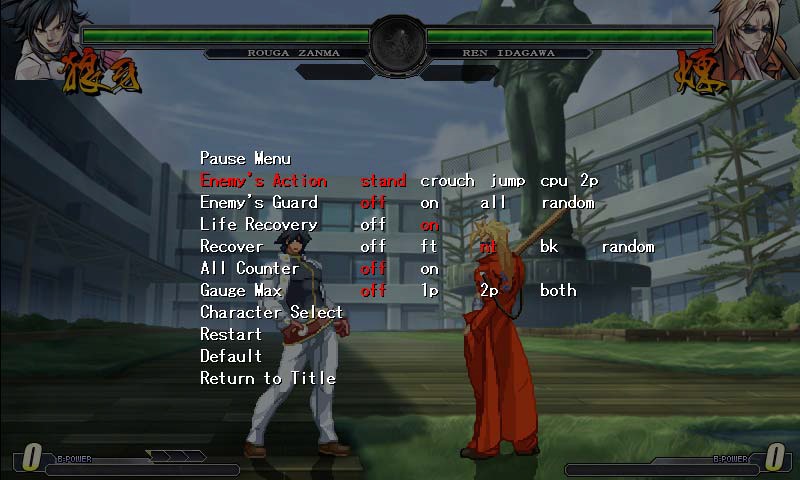Viewport: 800px width, 480px height.
Task: Select the Gauge Max row label
Action: 243,291
